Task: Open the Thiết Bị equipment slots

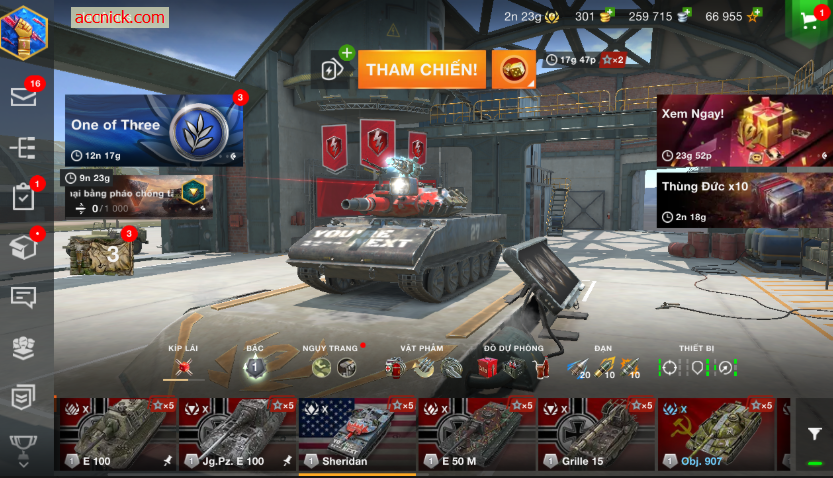Action: pos(697,367)
